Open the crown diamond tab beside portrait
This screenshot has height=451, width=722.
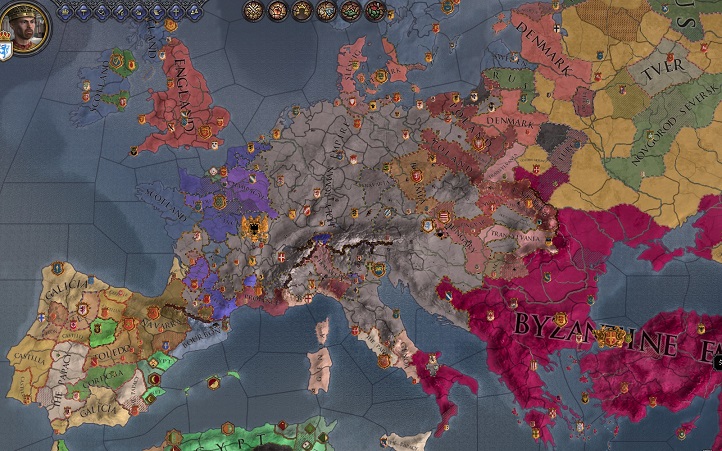(x=65, y=12)
